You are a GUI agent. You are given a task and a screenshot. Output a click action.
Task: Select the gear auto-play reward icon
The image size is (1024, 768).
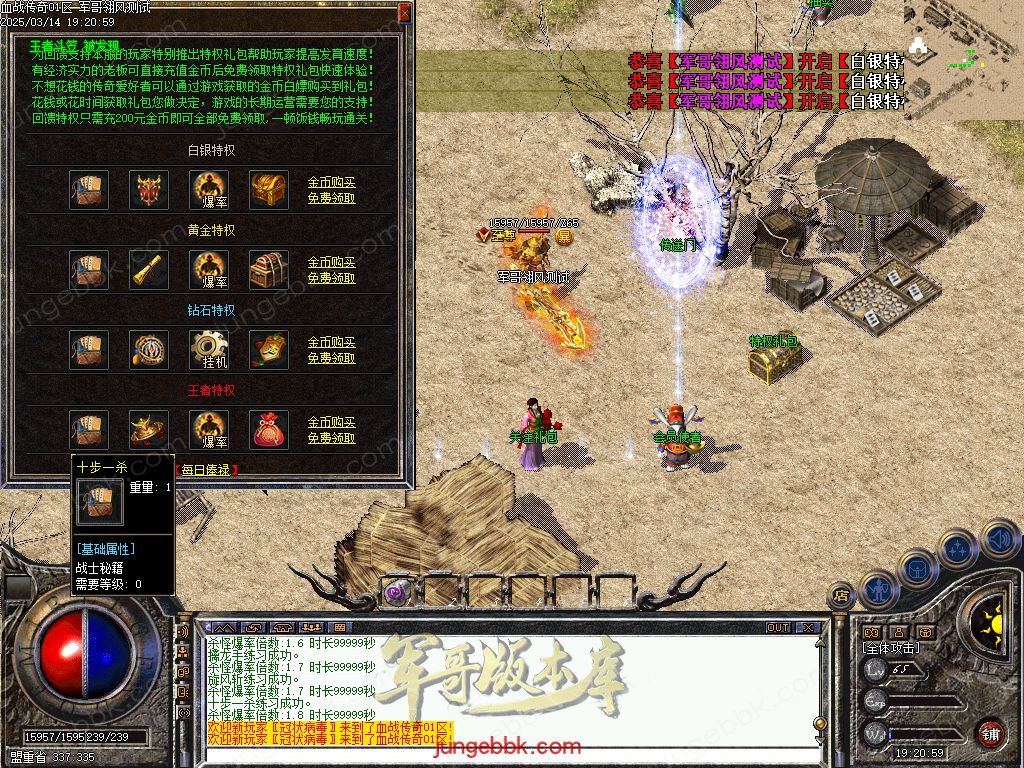click(x=209, y=350)
